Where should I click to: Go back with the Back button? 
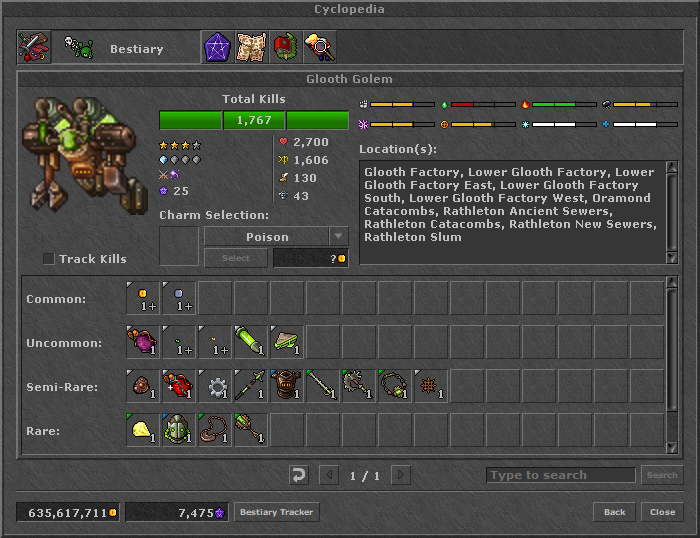tap(614, 512)
